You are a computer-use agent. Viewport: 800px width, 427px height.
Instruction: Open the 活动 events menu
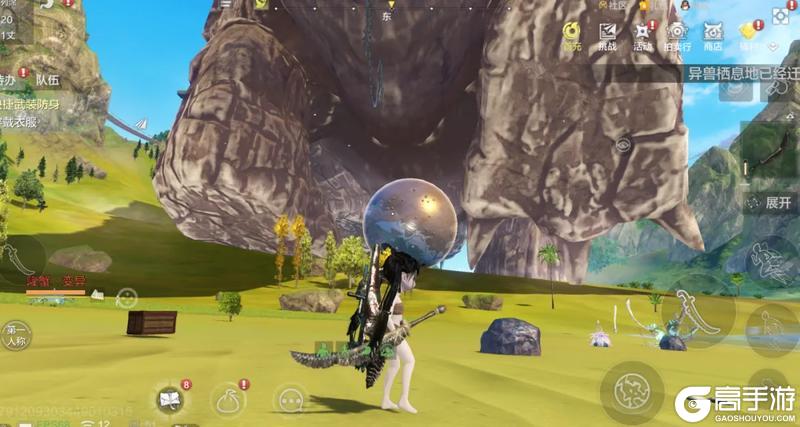[641, 35]
